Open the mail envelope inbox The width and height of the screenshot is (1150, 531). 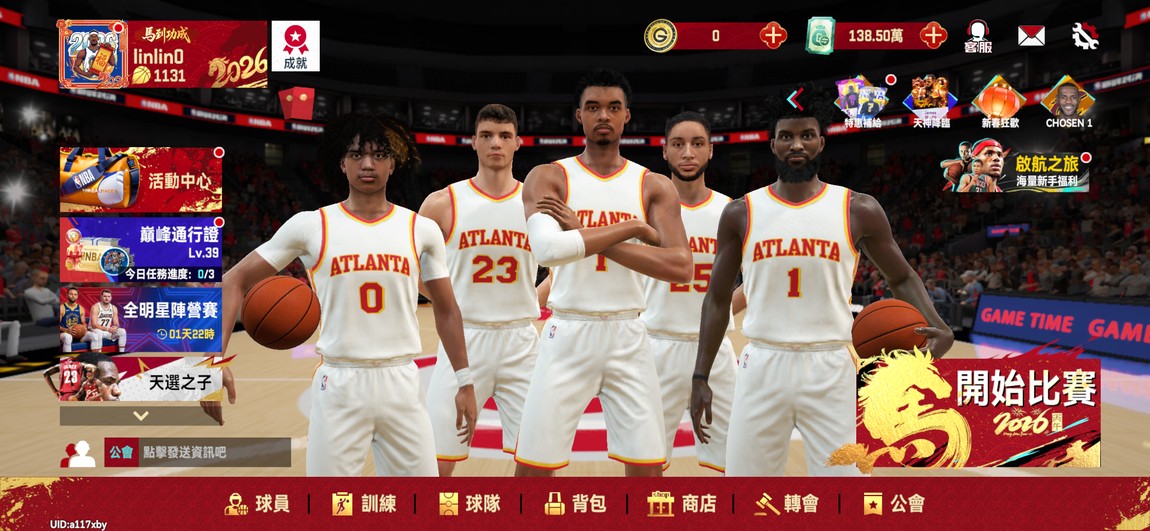coord(1031,36)
